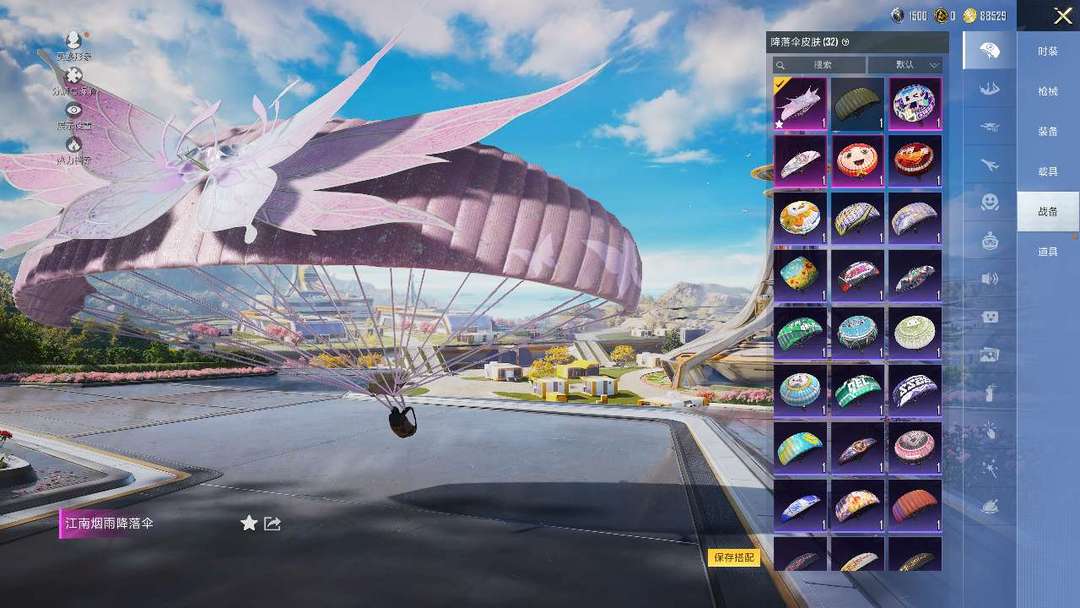Share the parachute using the arrow icon
The height and width of the screenshot is (608, 1080).
point(272,523)
